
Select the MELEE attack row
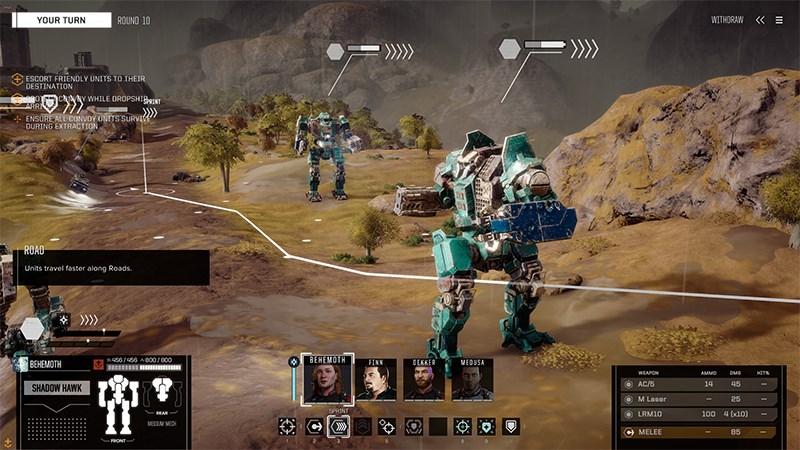697,432
